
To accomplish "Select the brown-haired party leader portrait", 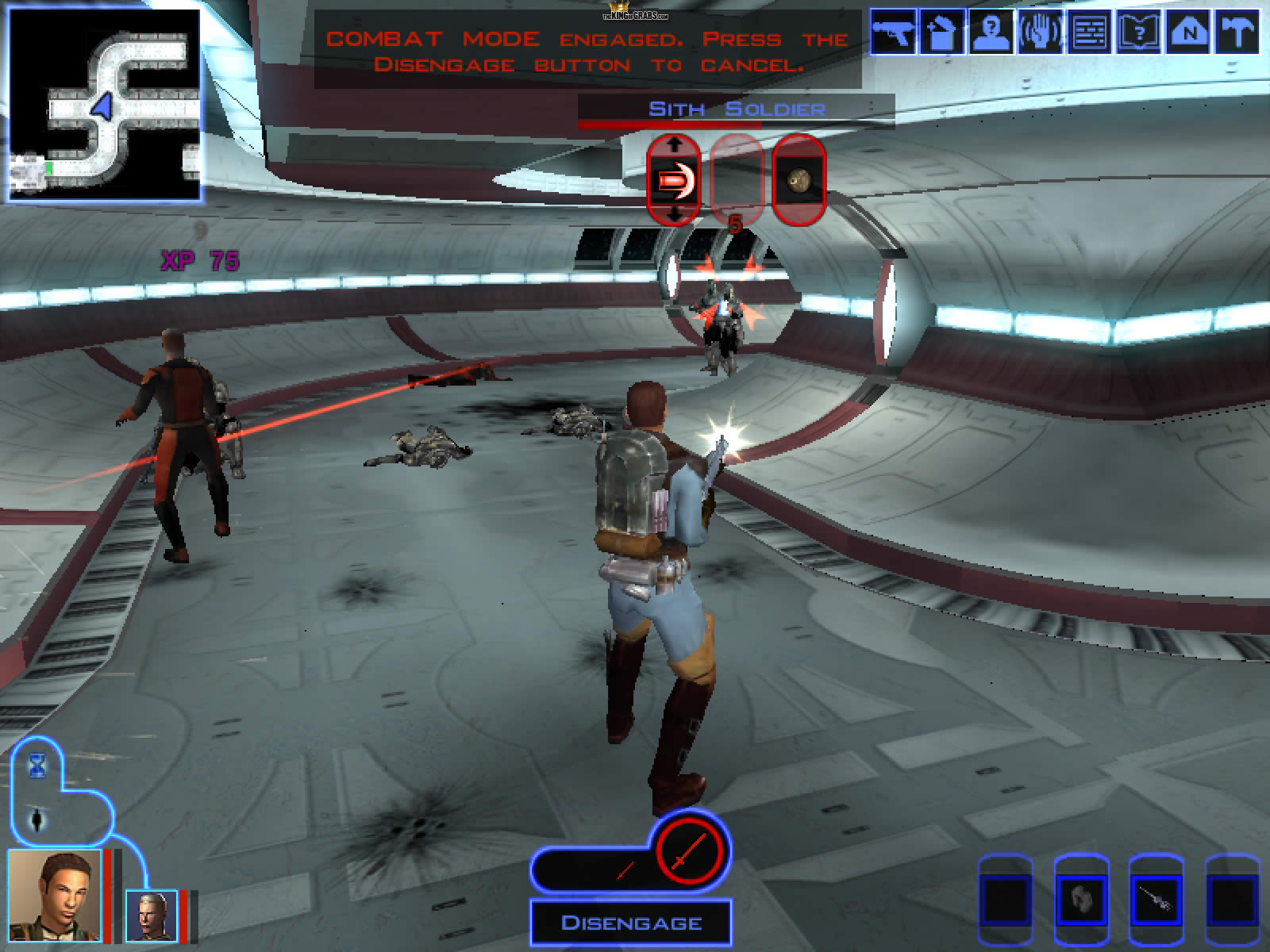I will pyautogui.click(x=54, y=895).
